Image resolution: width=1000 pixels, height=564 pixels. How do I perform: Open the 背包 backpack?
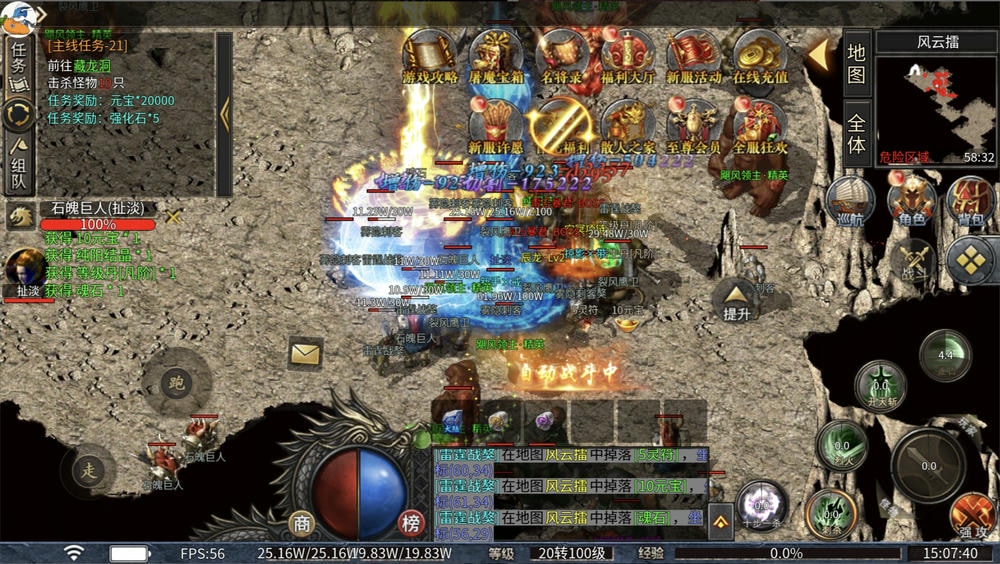(x=970, y=198)
